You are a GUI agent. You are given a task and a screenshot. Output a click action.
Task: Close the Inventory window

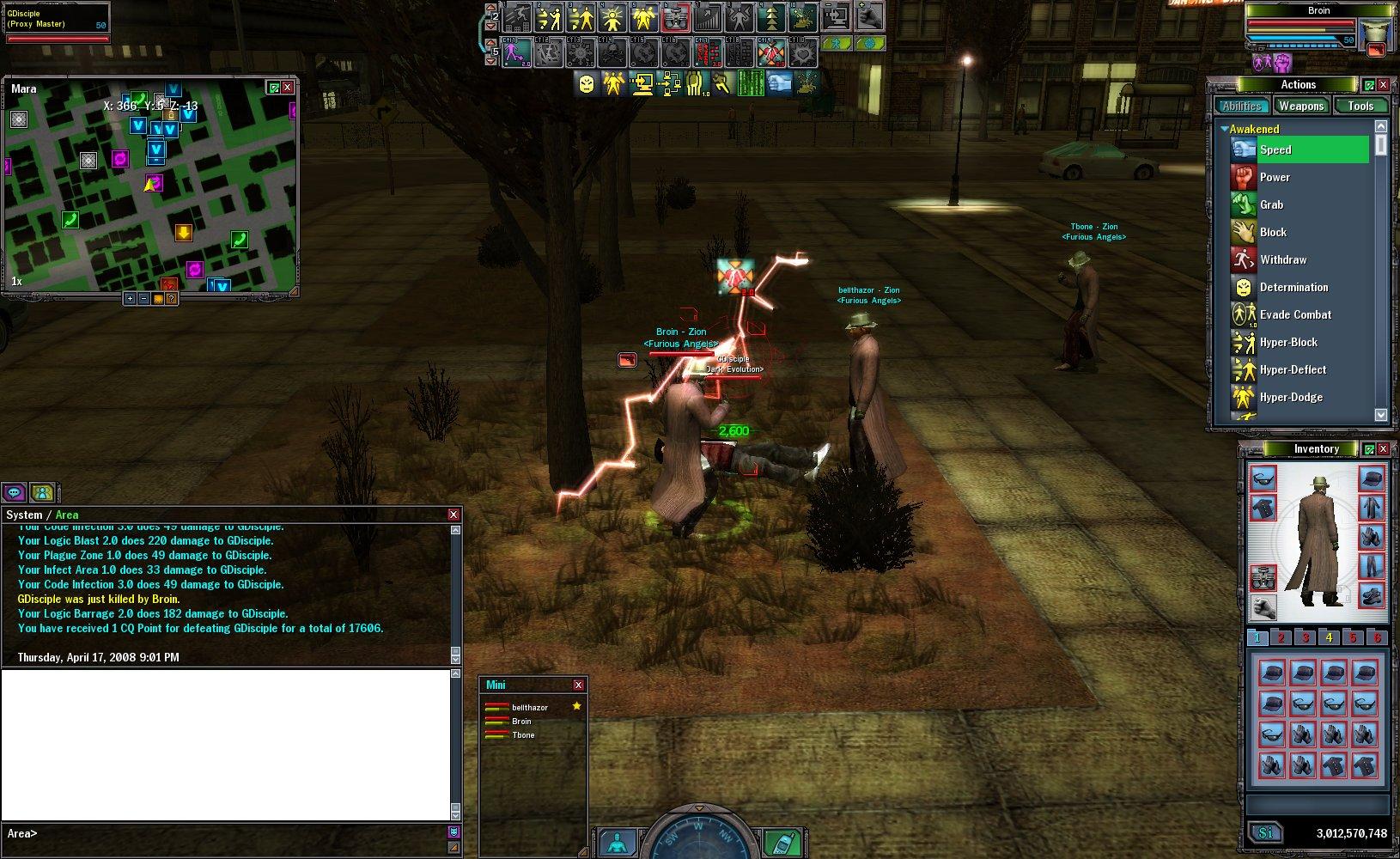(1383, 448)
